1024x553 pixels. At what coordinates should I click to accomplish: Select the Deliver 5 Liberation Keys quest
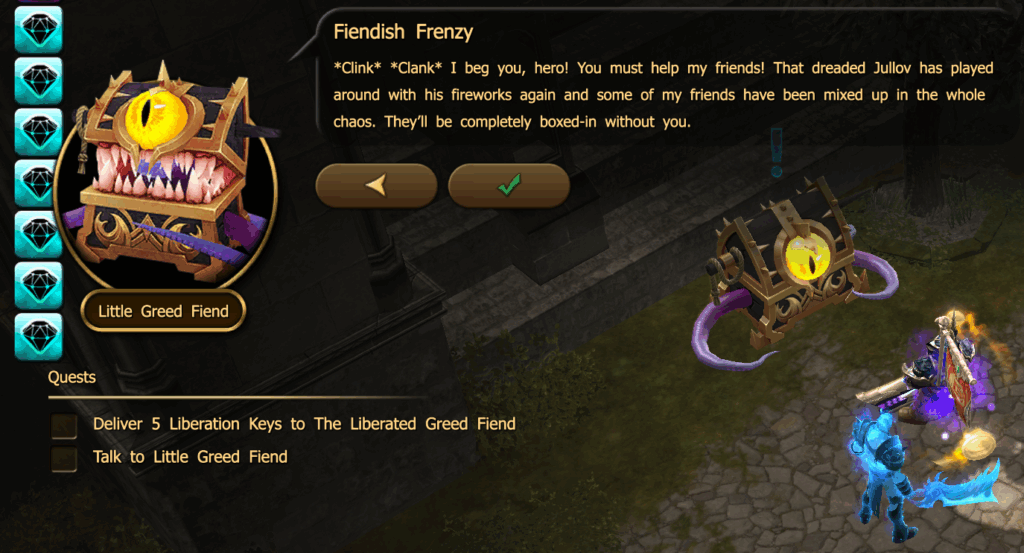tap(303, 424)
